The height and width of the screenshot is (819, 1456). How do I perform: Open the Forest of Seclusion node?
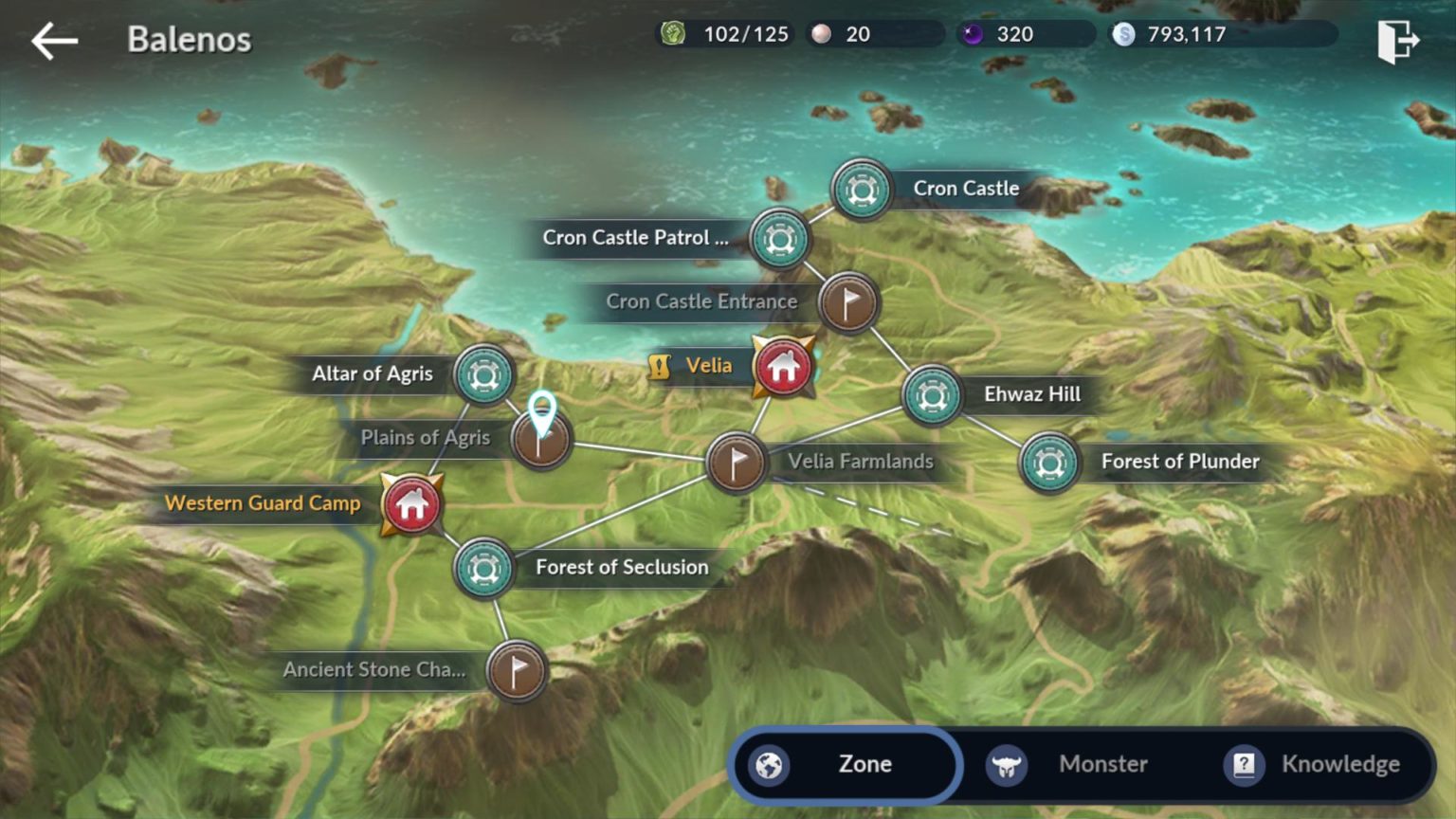[484, 569]
